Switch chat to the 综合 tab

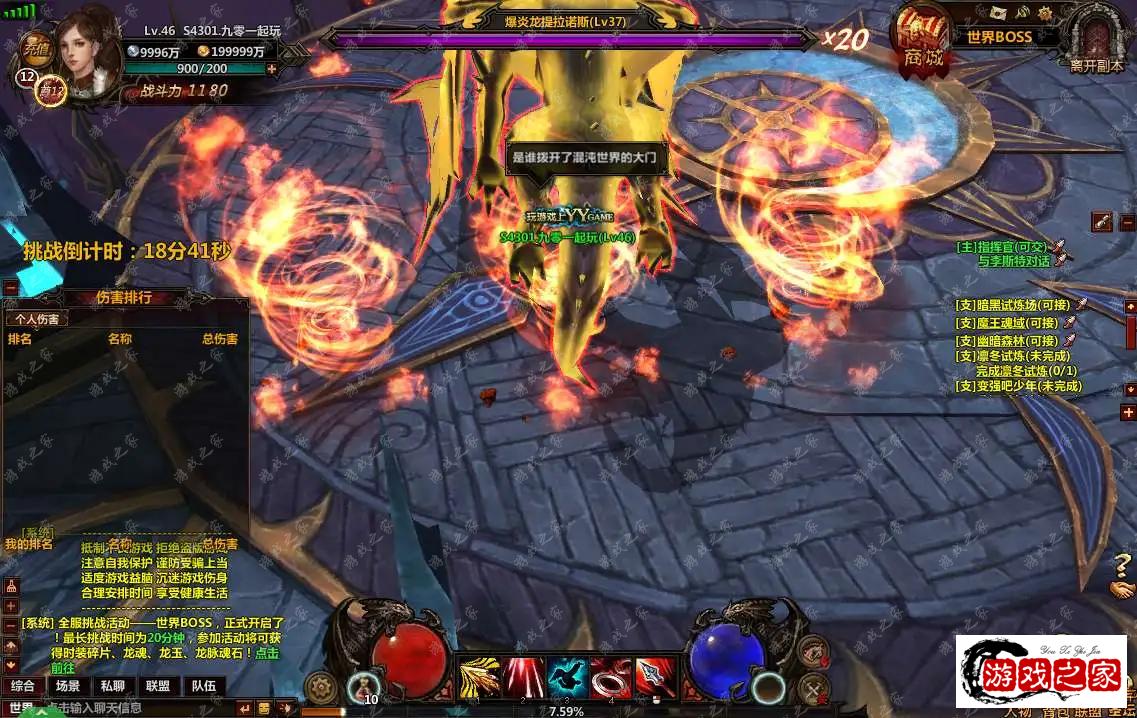[23, 686]
